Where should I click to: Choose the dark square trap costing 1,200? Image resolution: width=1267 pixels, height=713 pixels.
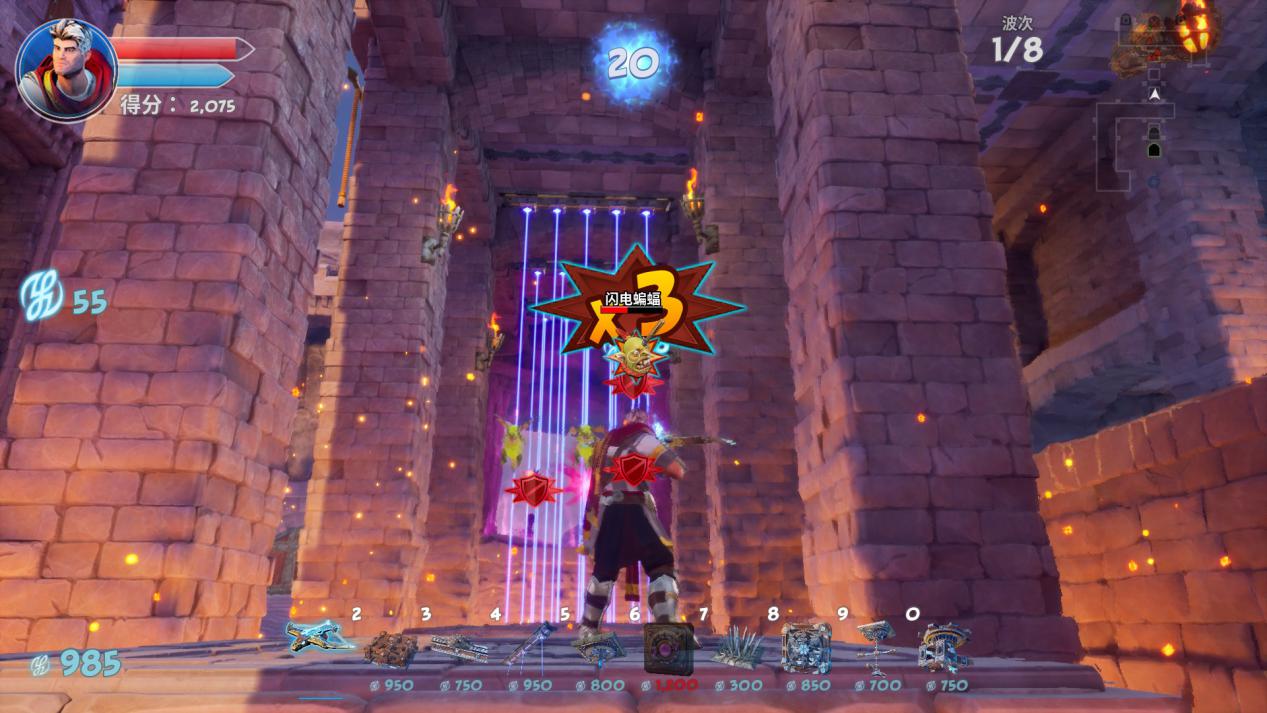pyautogui.click(x=667, y=647)
